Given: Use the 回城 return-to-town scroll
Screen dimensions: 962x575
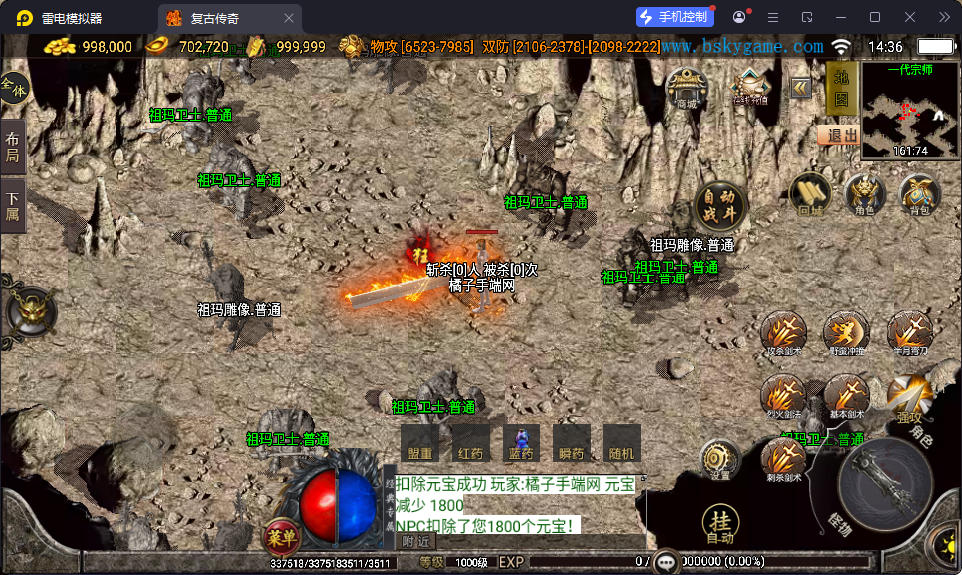Looking at the screenshot, I should tap(810, 193).
